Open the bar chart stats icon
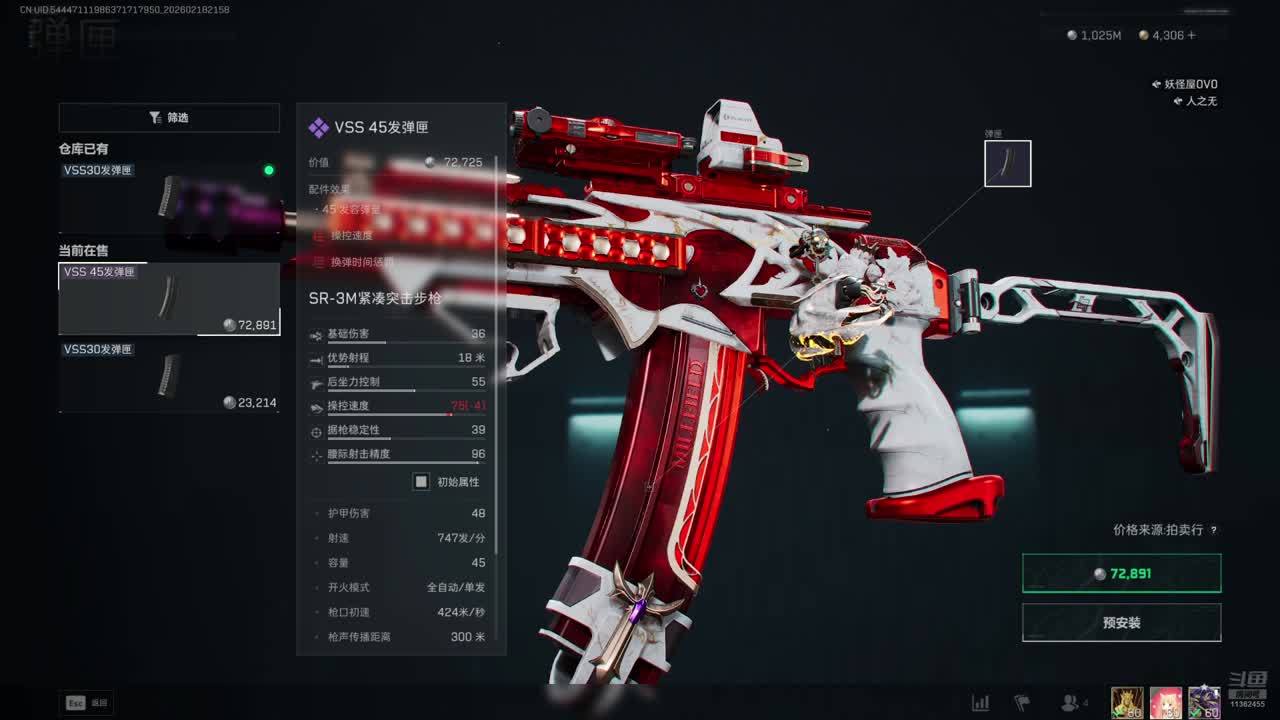Image resolution: width=1280 pixels, height=720 pixels. (x=981, y=703)
